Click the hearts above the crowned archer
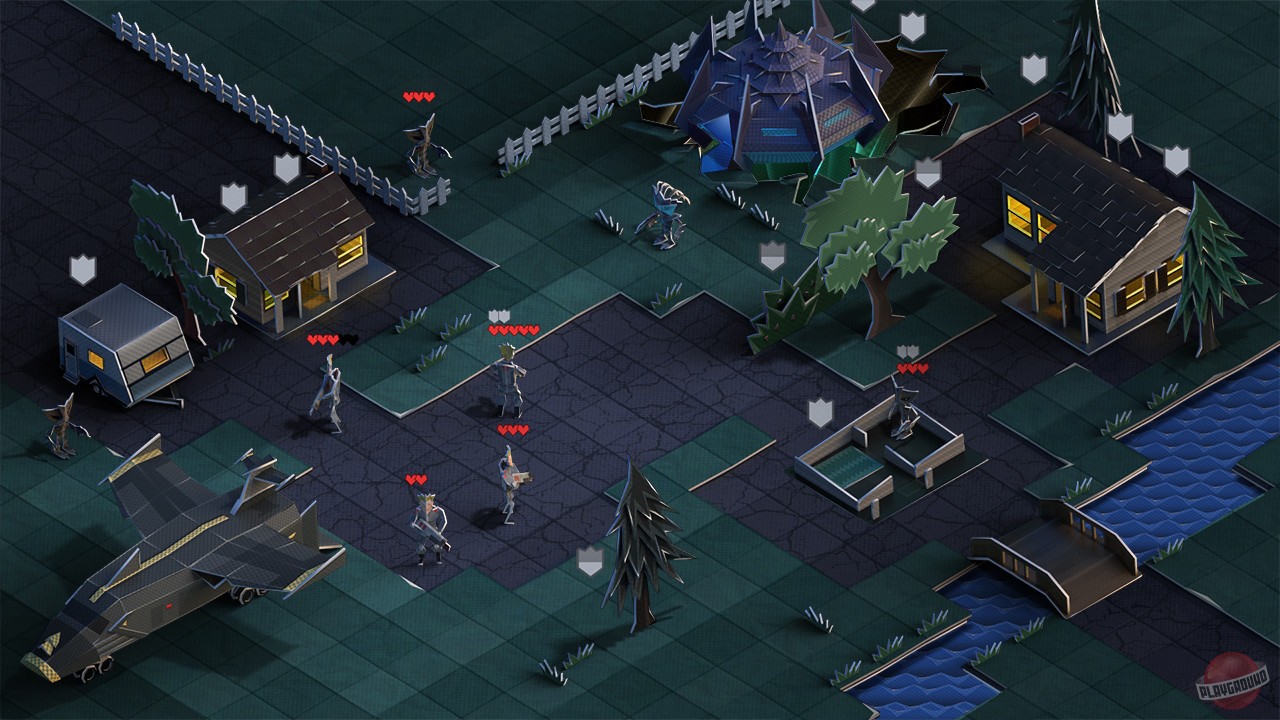The height and width of the screenshot is (720, 1280). pyautogui.click(x=414, y=481)
